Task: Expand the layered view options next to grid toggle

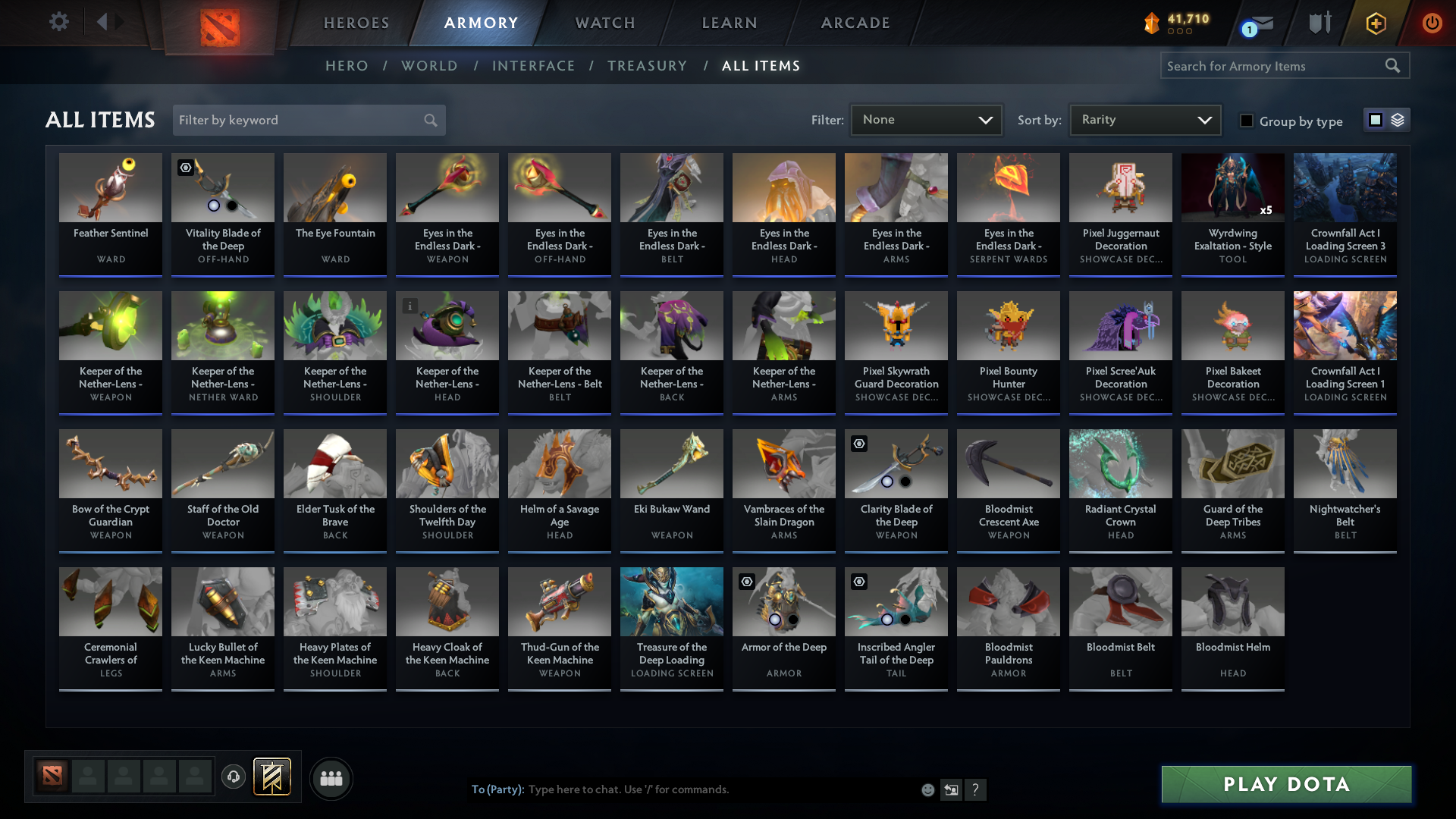Action: point(1395,120)
